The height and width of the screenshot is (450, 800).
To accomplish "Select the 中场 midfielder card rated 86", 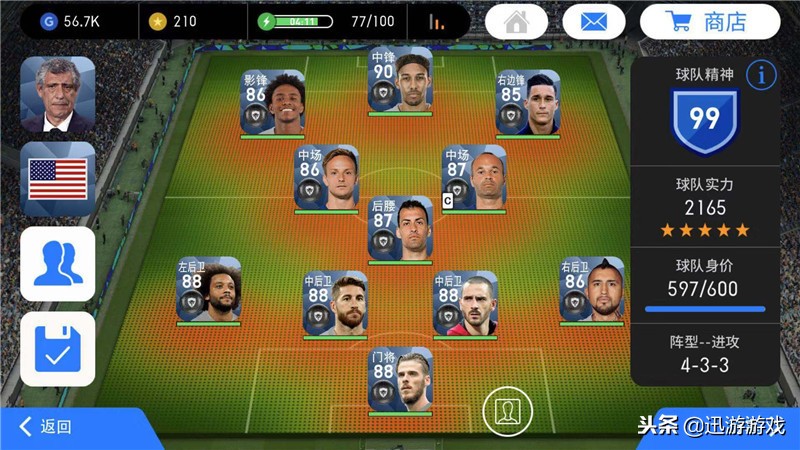I will [326, 178].
